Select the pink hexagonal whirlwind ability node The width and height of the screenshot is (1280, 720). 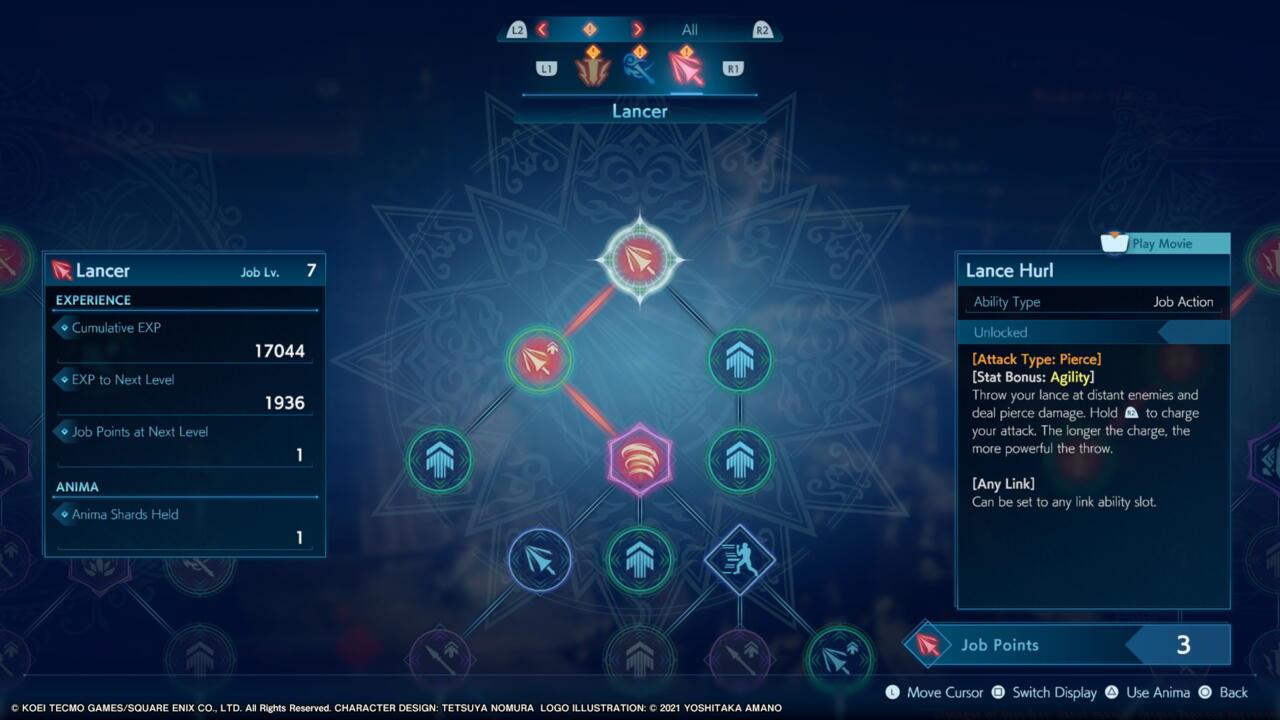pyautogui.click(x=640, y=460)
